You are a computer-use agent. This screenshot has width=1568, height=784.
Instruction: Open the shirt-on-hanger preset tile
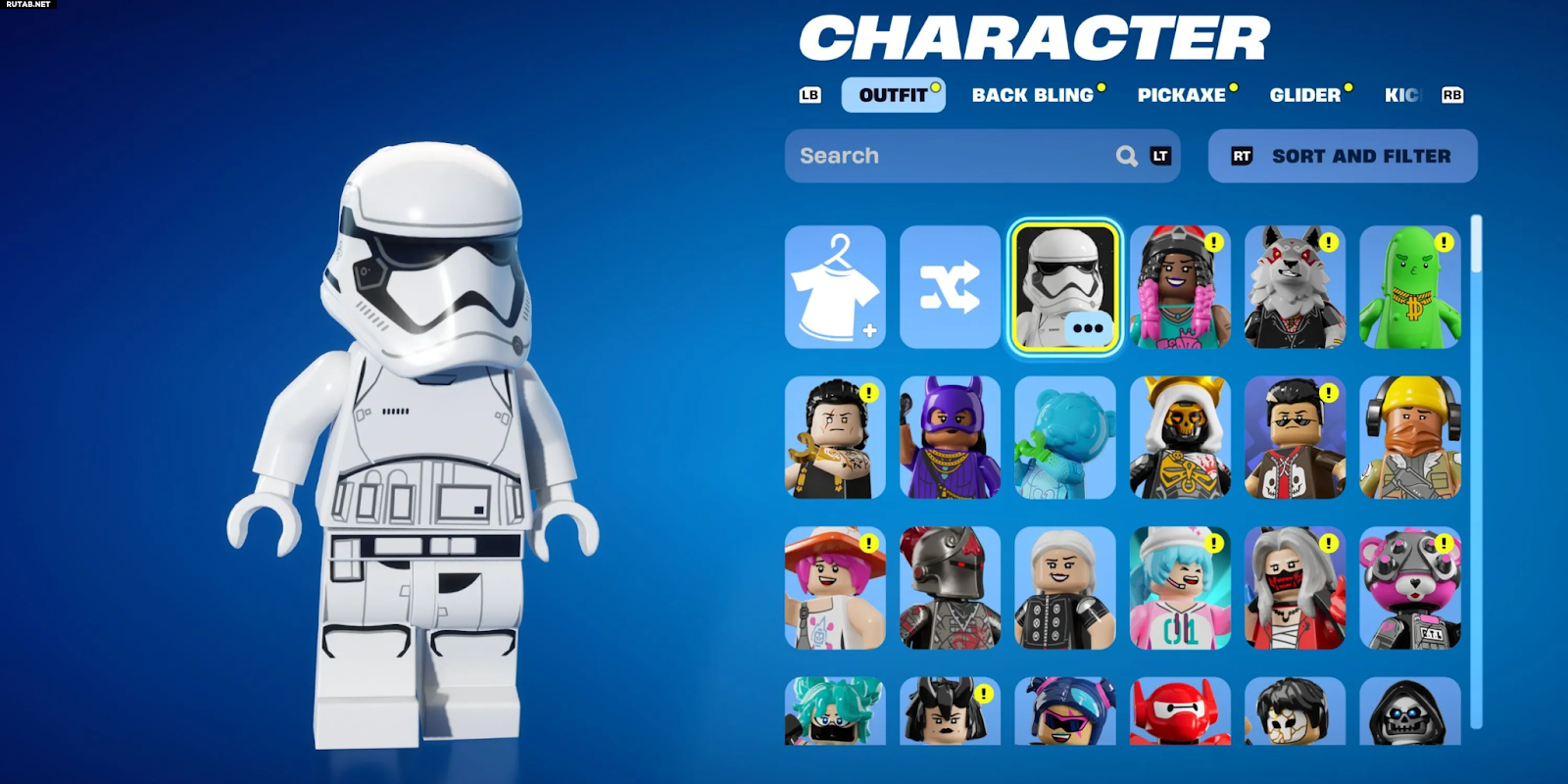click(x=835, y=287)
